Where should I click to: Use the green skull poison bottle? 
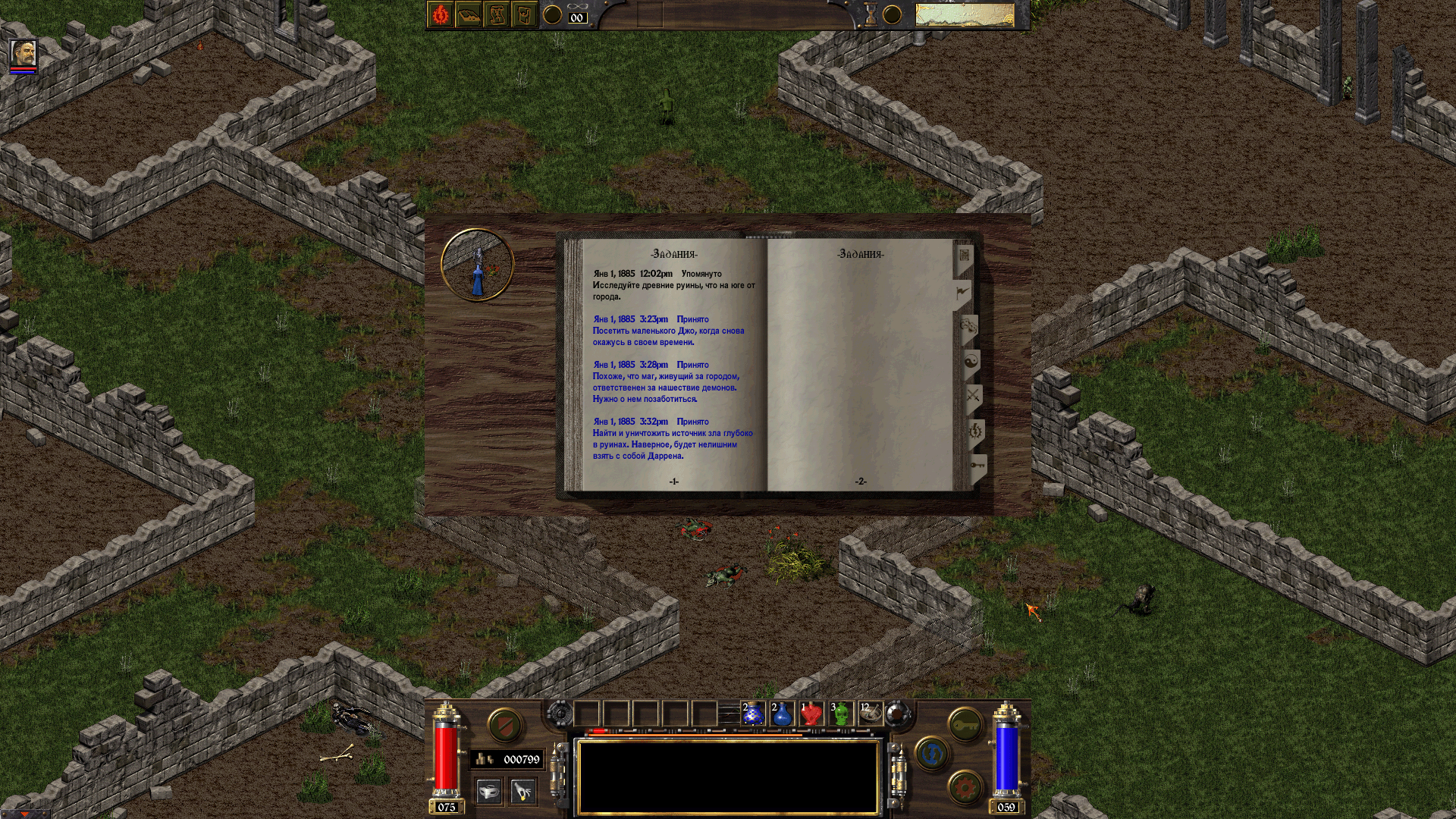point(840,714)
